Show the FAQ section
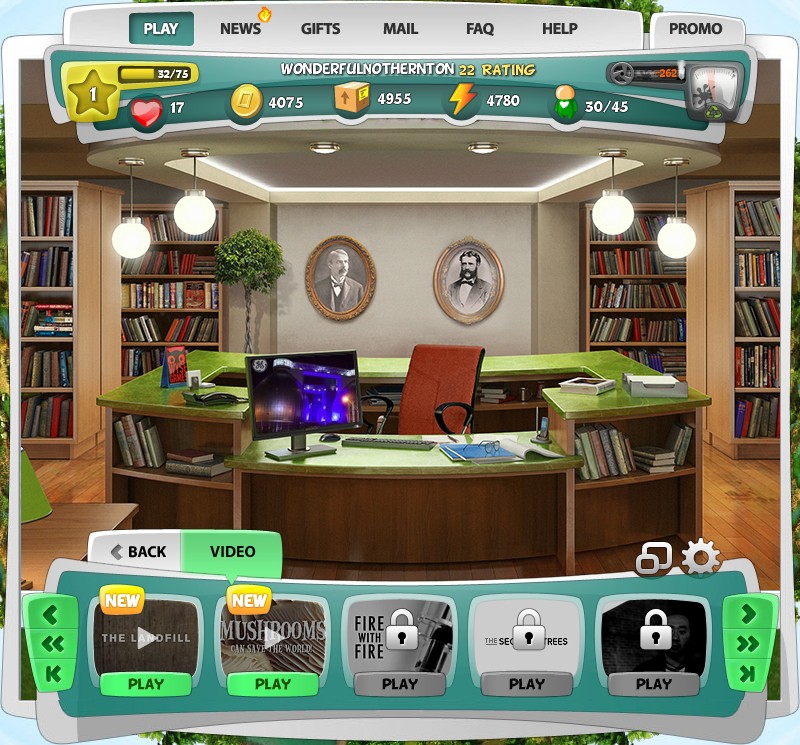 (480, 28)
